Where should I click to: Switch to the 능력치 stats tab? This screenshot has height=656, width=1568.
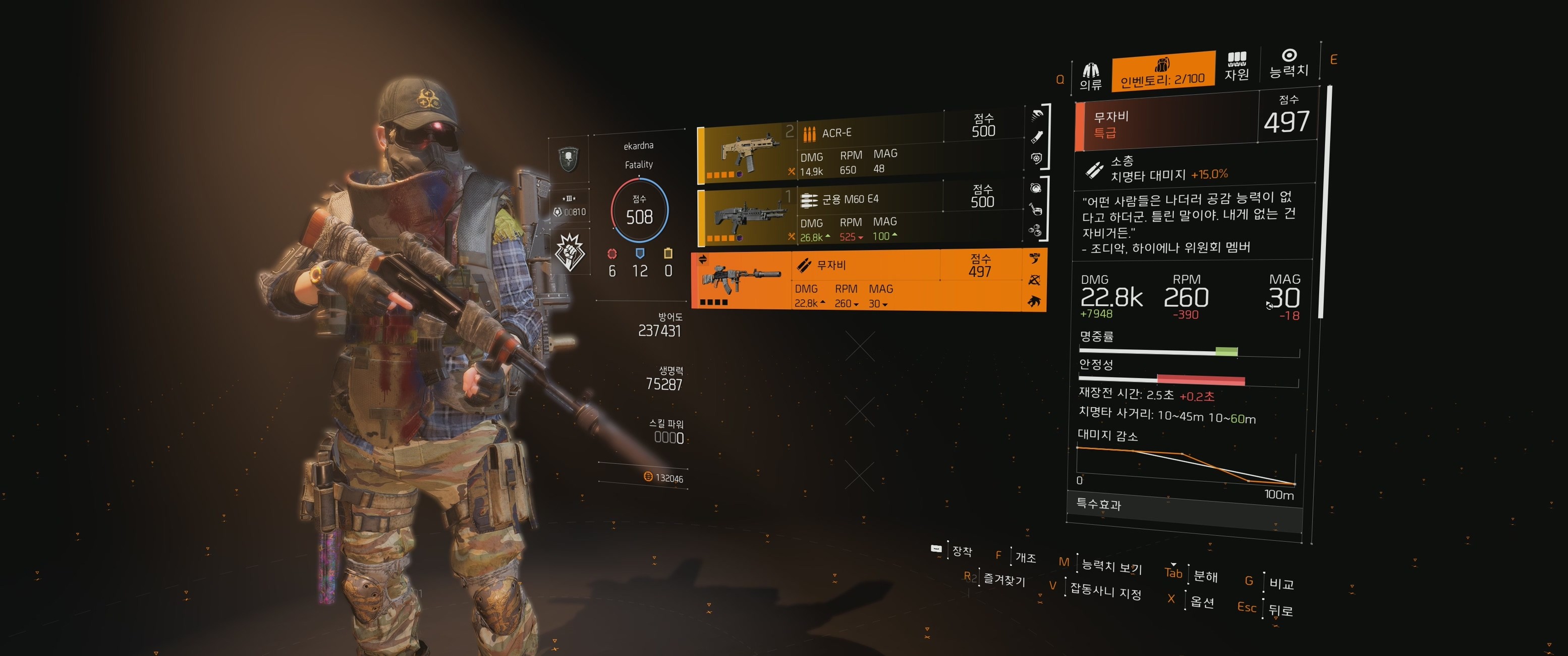pyautogui.click(x=1288, y=64)
